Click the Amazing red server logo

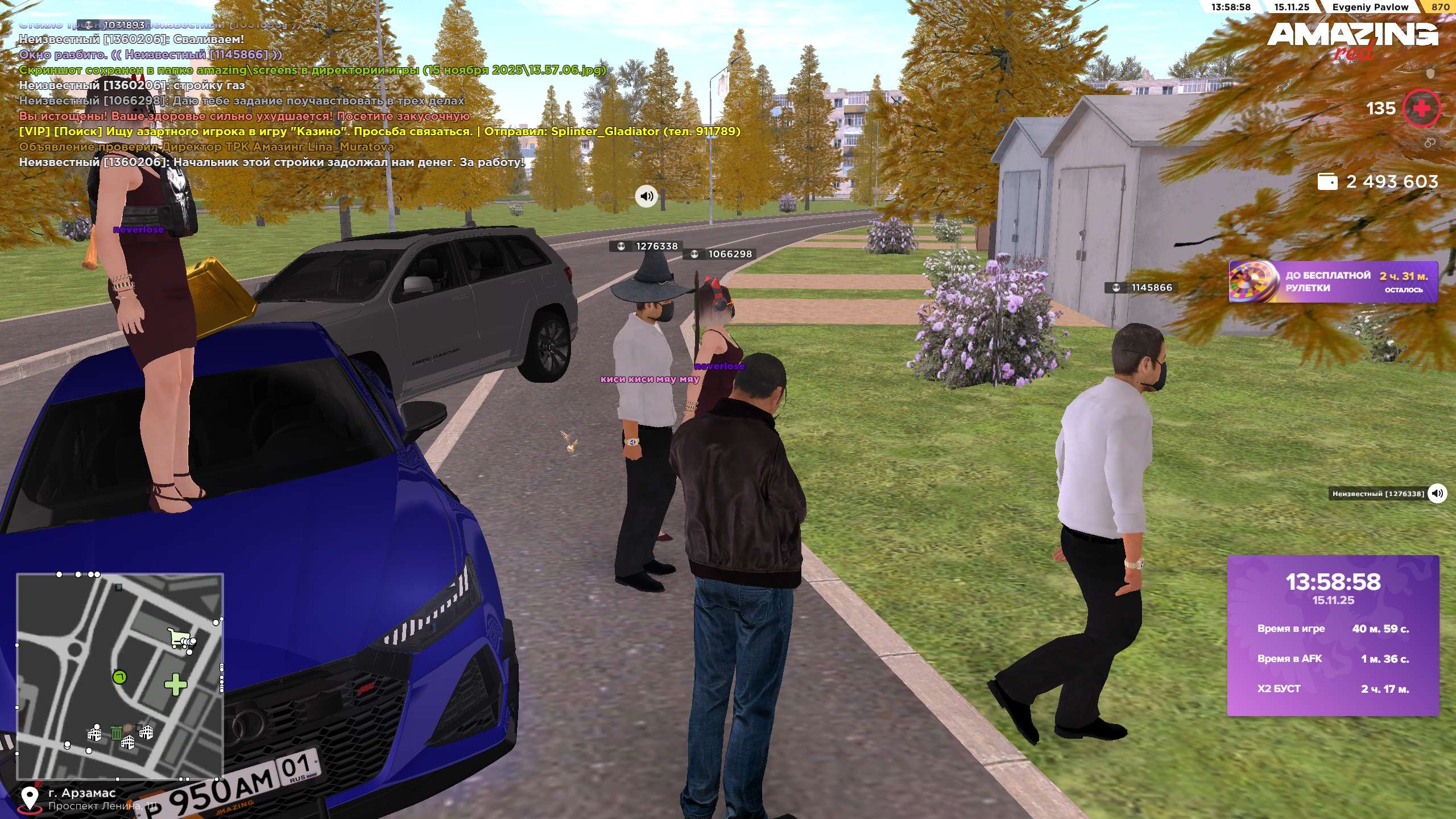tap(1352, 39)
